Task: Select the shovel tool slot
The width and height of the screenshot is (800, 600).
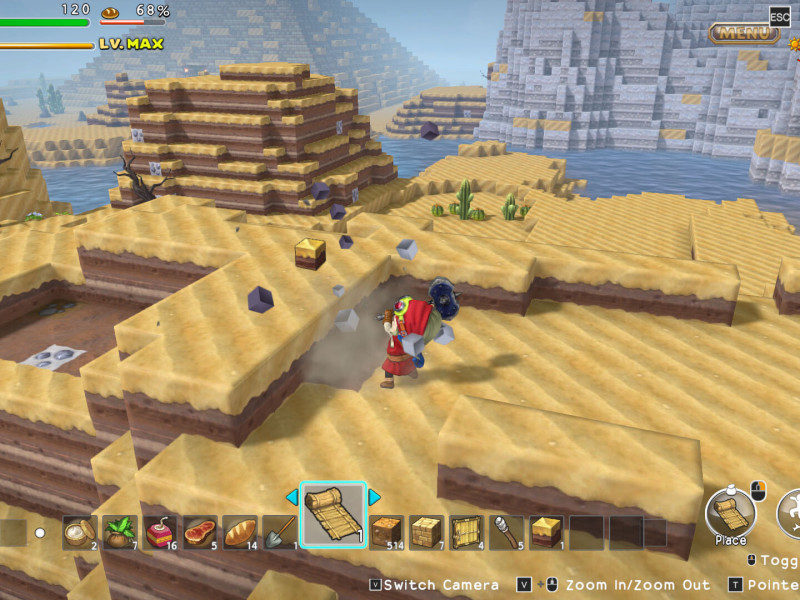Action: pyautogui.click(x=280, y=531)
